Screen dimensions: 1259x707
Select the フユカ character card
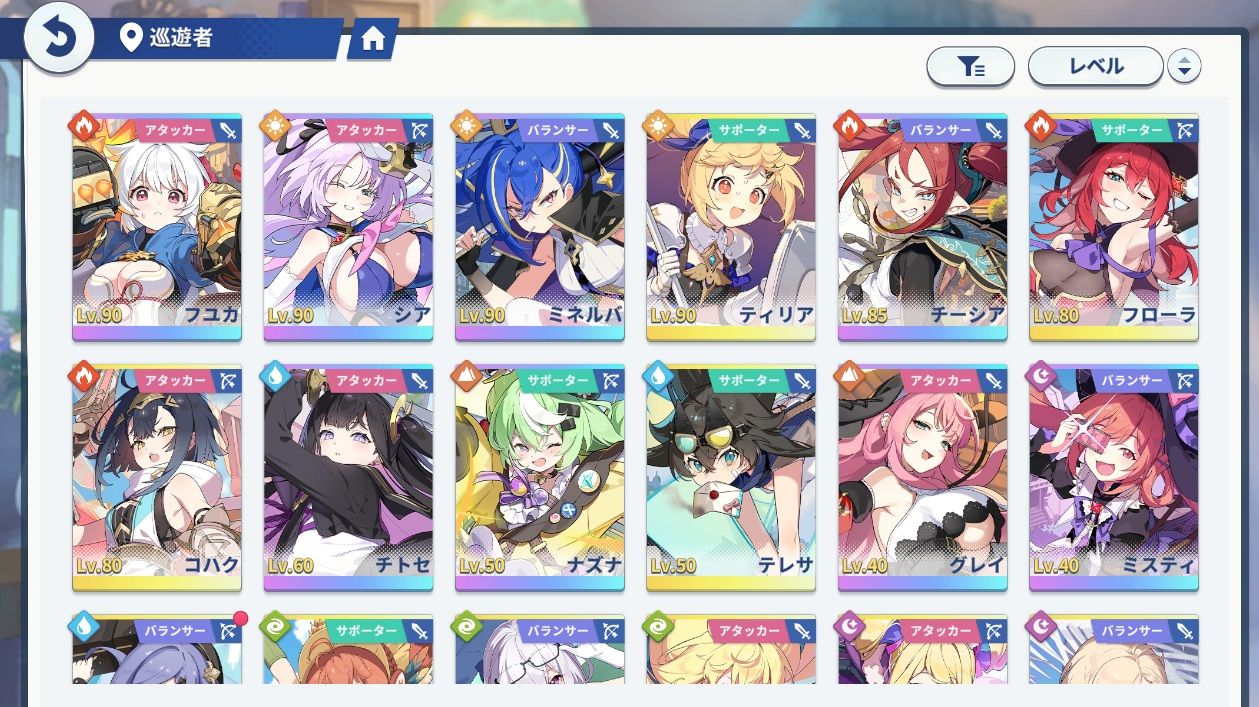[x=157, y=227]
